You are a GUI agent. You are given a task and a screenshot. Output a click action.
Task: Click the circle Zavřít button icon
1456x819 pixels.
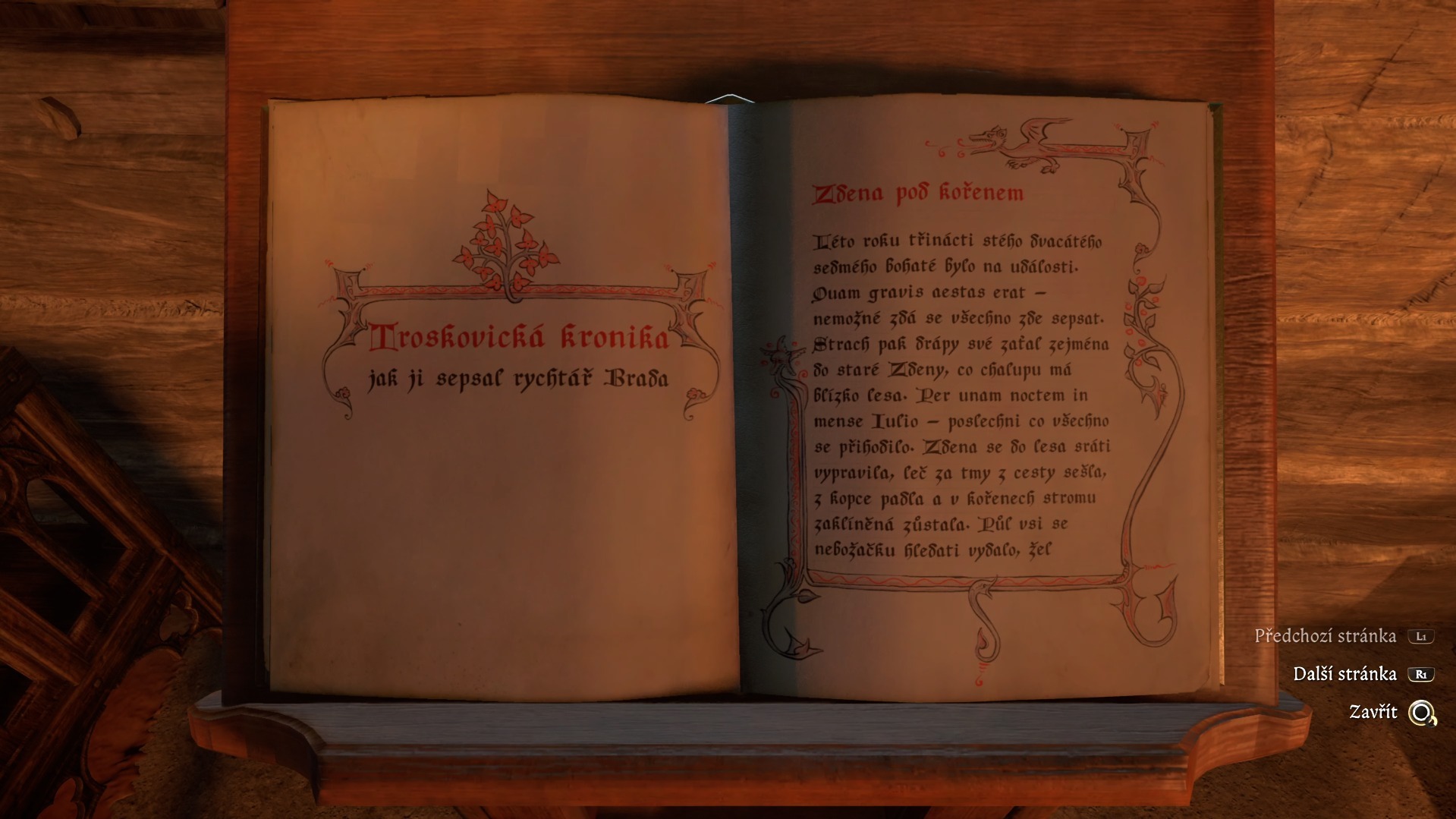coord(1421,713)
